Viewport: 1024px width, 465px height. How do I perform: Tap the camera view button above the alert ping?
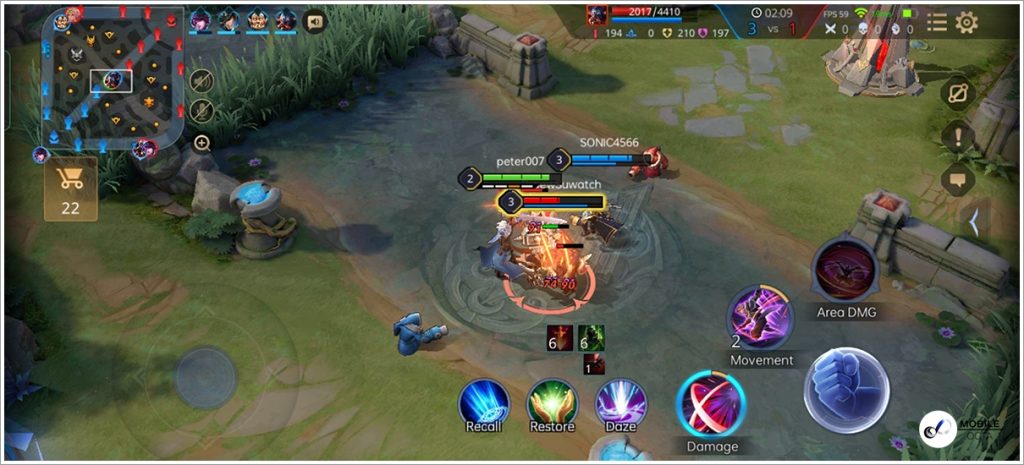coord(958,92)
